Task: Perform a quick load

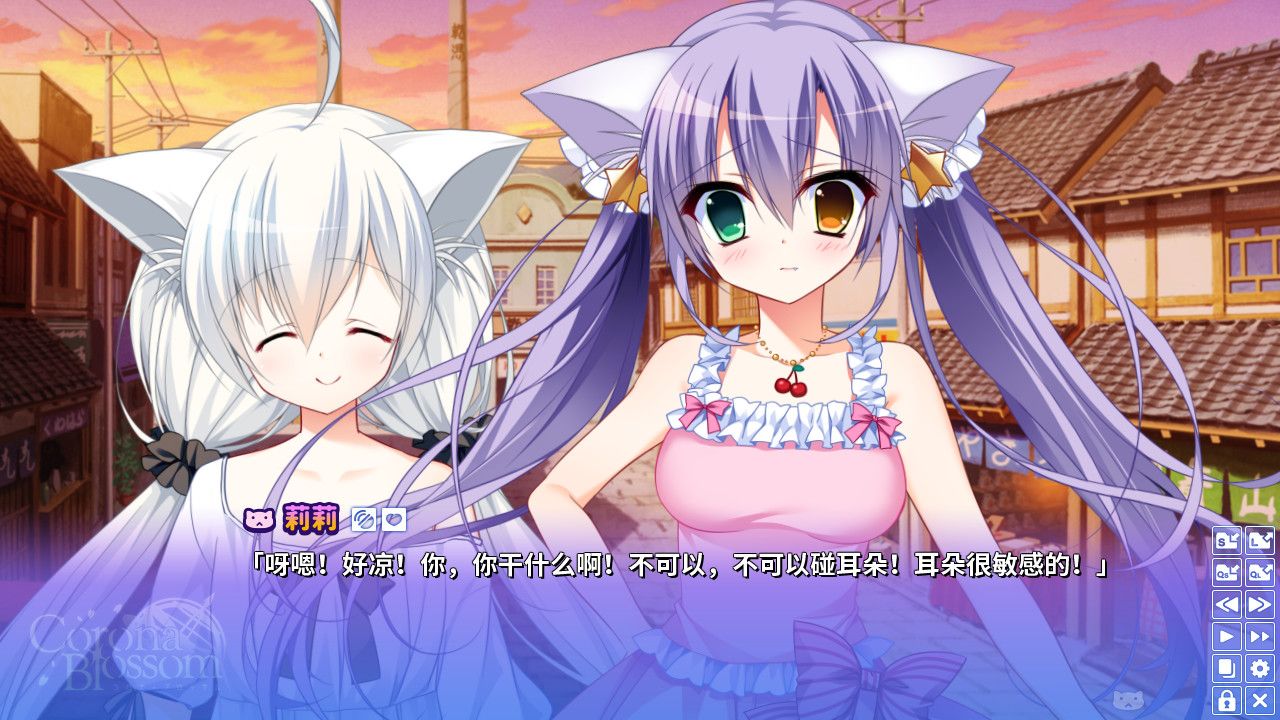Action: coord(1258,573)
